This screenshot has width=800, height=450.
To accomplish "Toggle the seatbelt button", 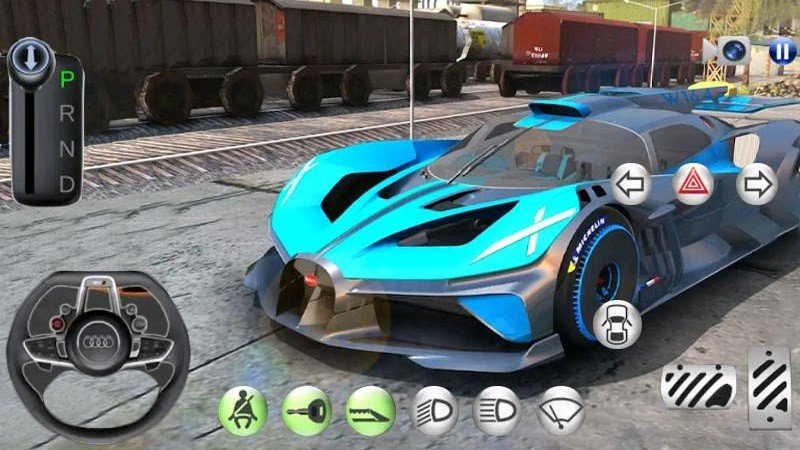I will (x=242, y=409).
